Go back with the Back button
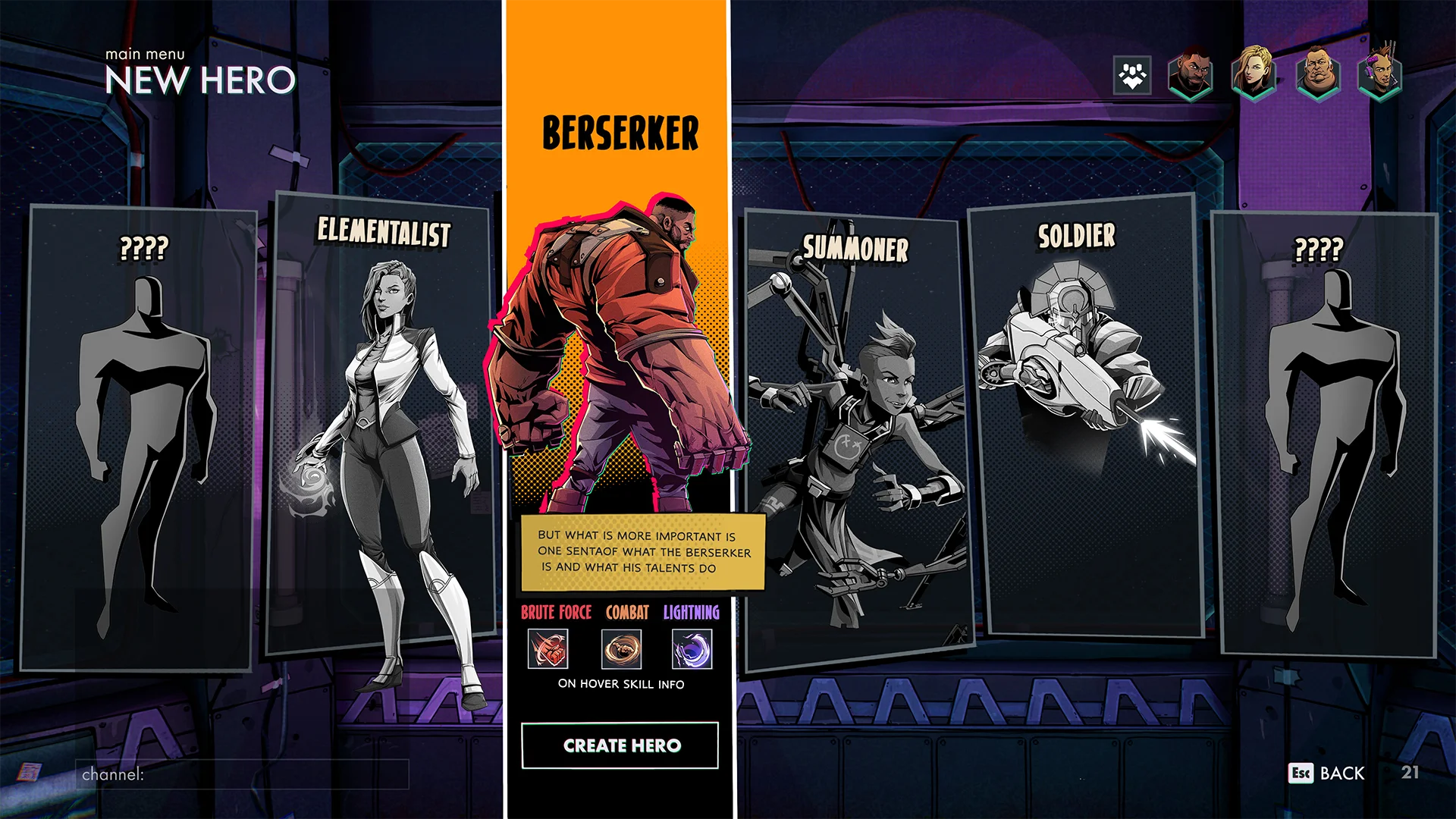 point(1327,773)
